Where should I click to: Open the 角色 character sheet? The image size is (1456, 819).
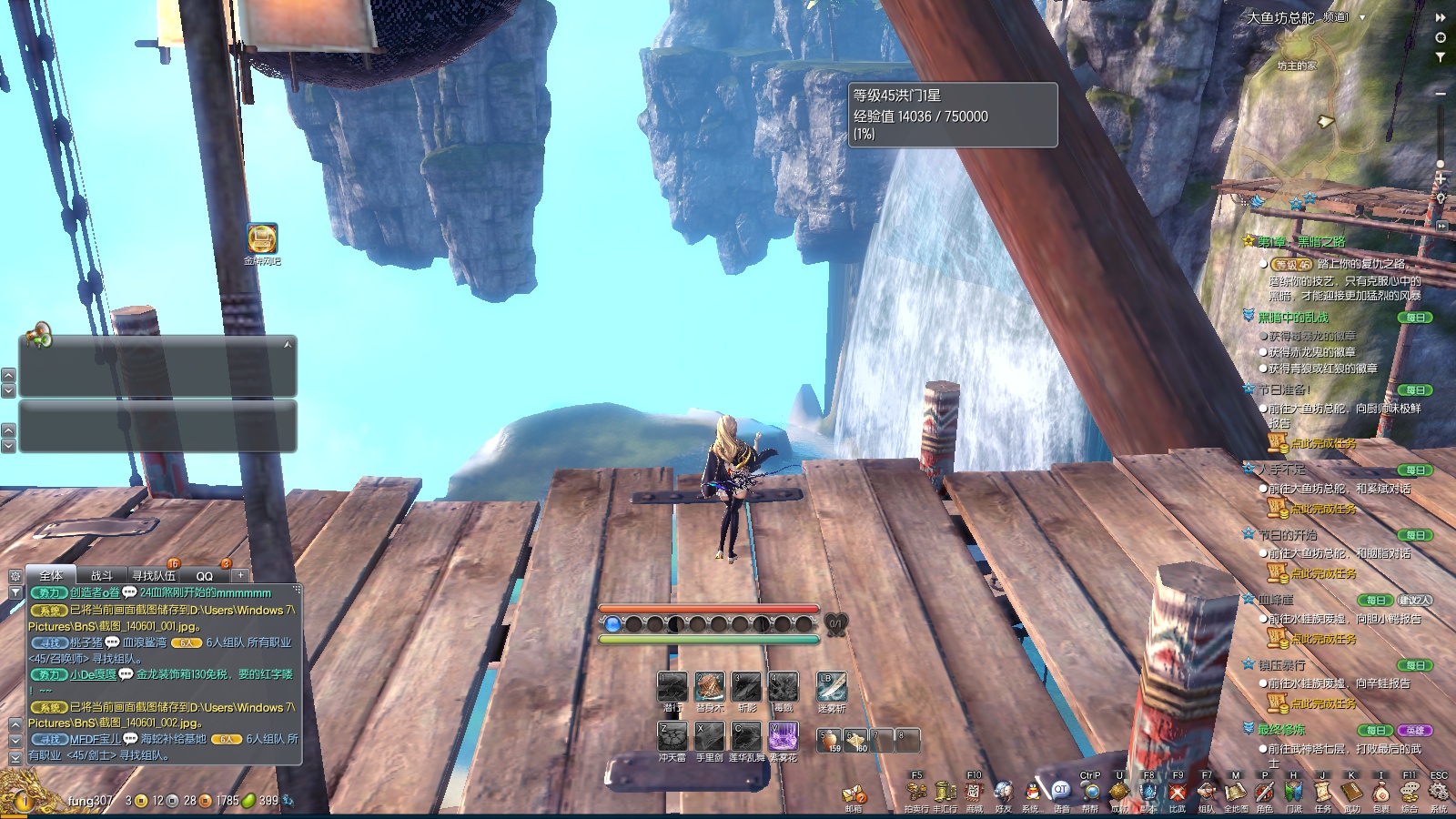1265,793
